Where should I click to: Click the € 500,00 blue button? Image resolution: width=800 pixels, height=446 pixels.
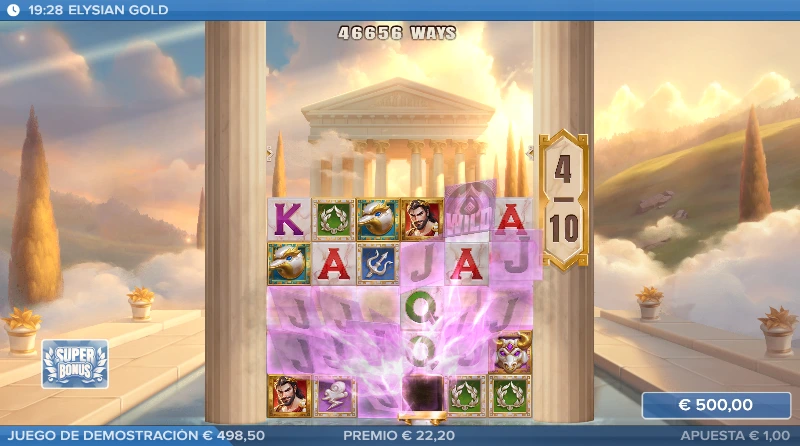pos(715,405)
